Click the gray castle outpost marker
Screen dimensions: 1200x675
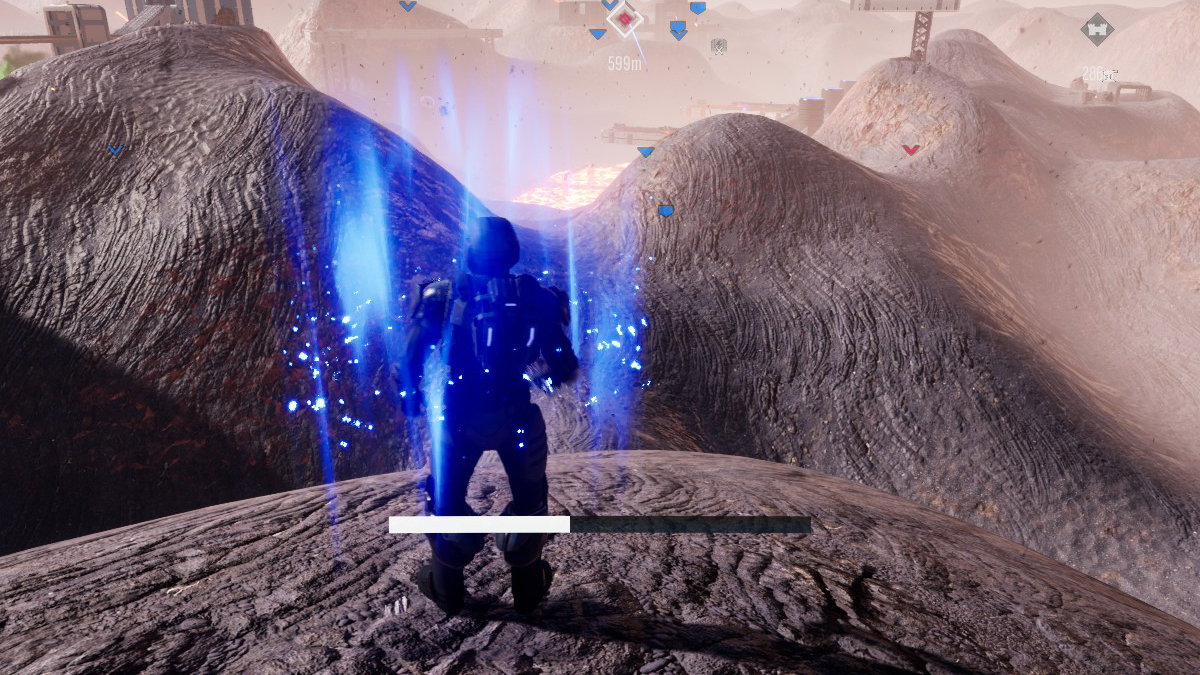pyautogui.click(x=1097, y=29)
